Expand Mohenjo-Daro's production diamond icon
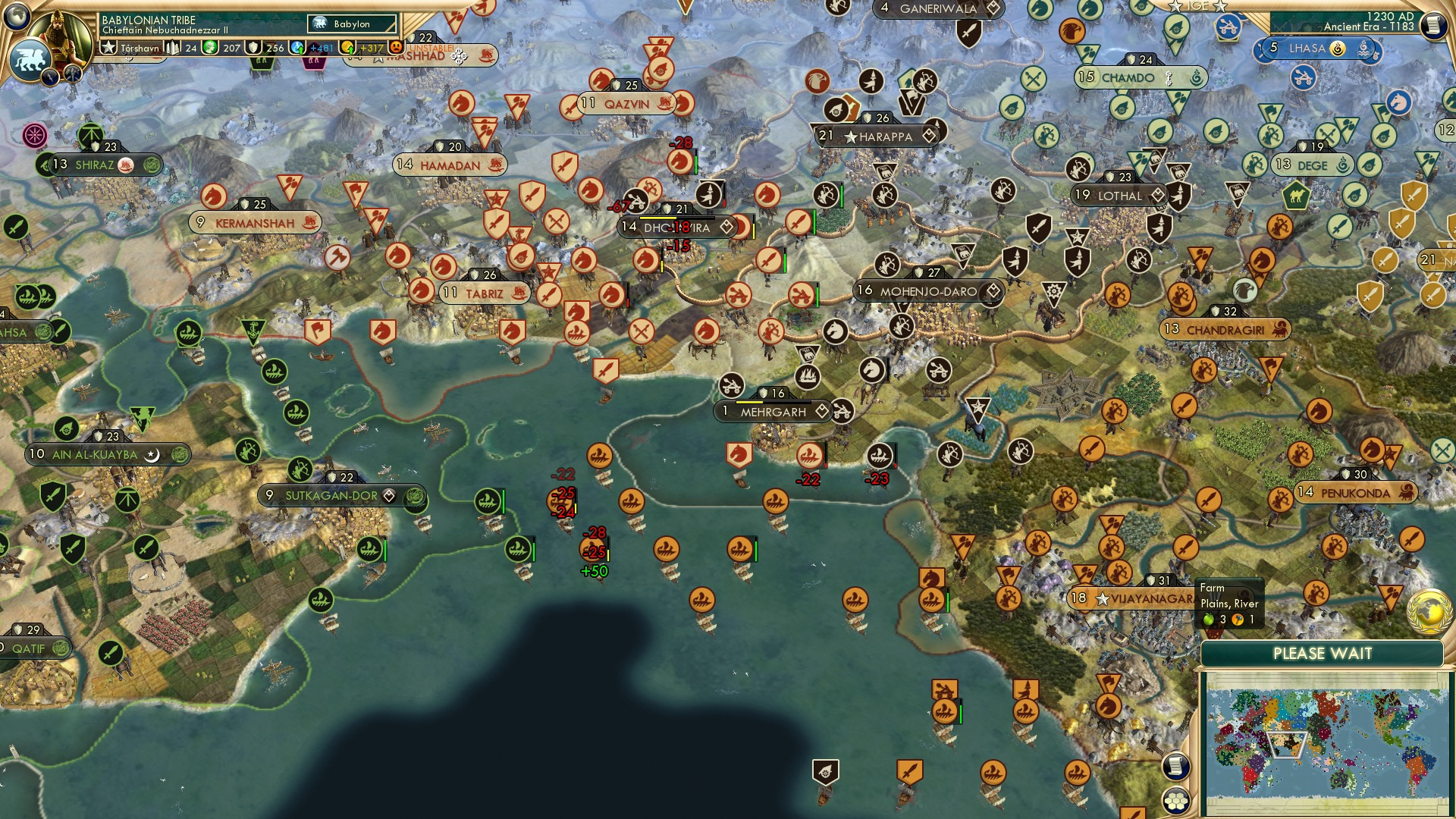 pyautogui.click(x=992, y=289)
